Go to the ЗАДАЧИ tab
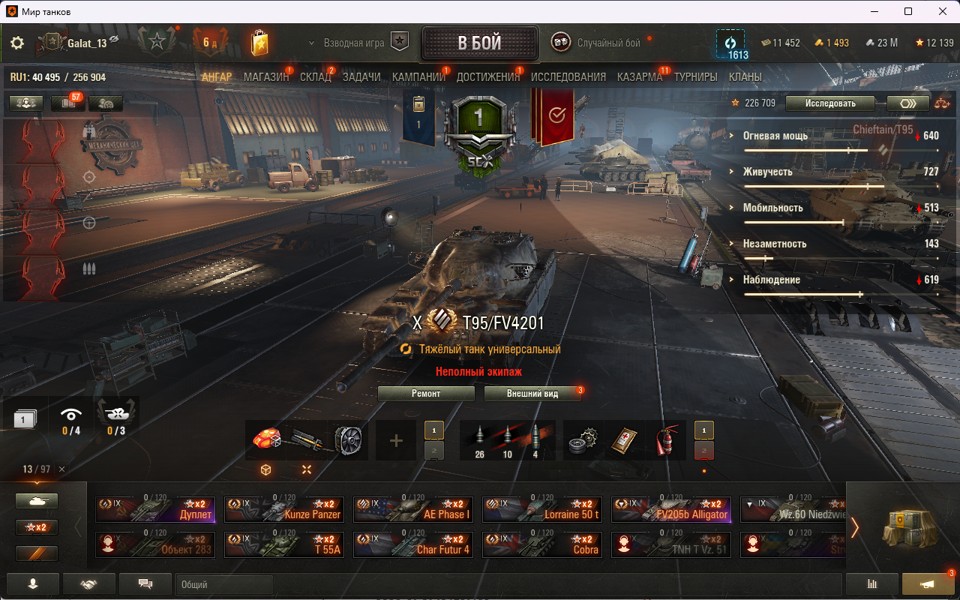Viewport: 960px width, 600px height. (x=361, y=77)
